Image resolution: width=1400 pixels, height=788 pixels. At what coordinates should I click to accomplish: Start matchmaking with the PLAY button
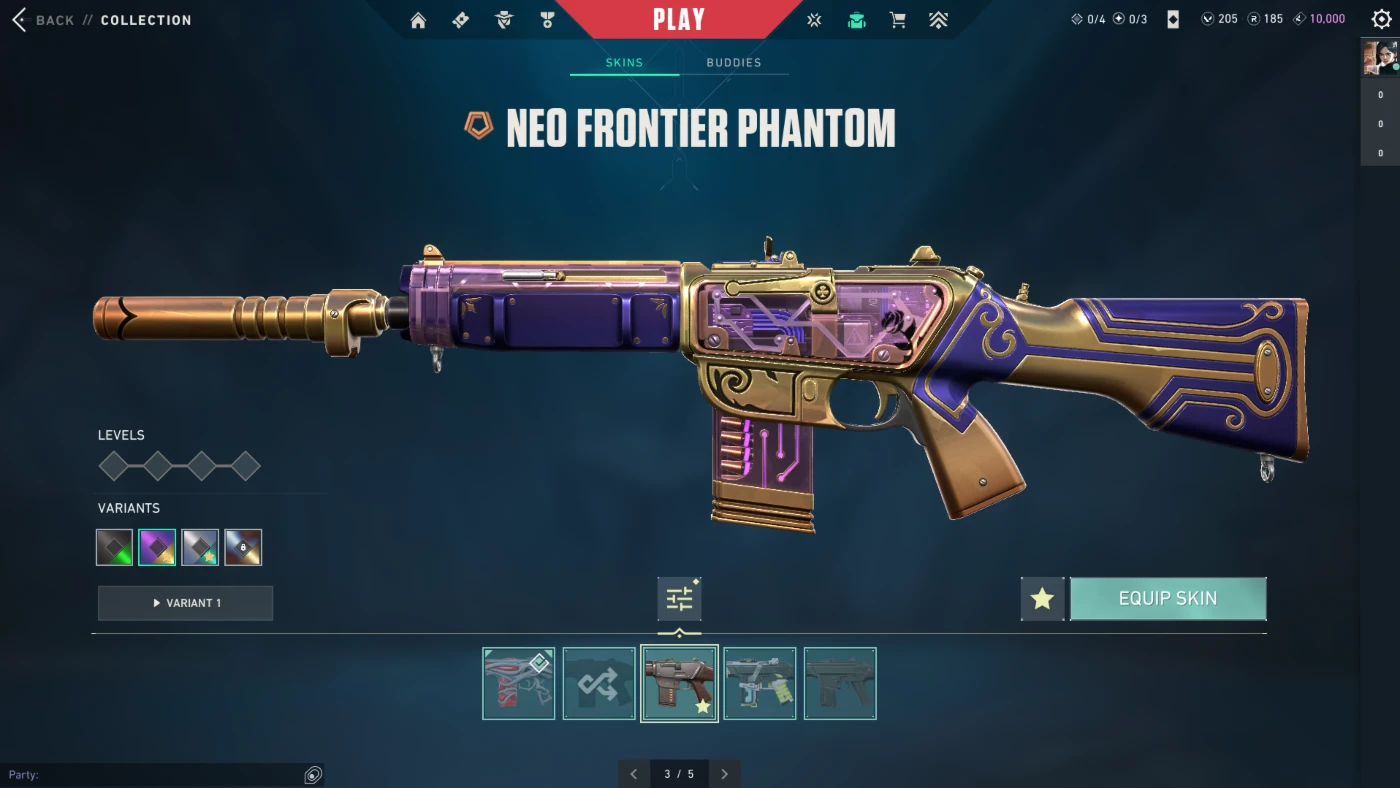click(x=679, y=20)
